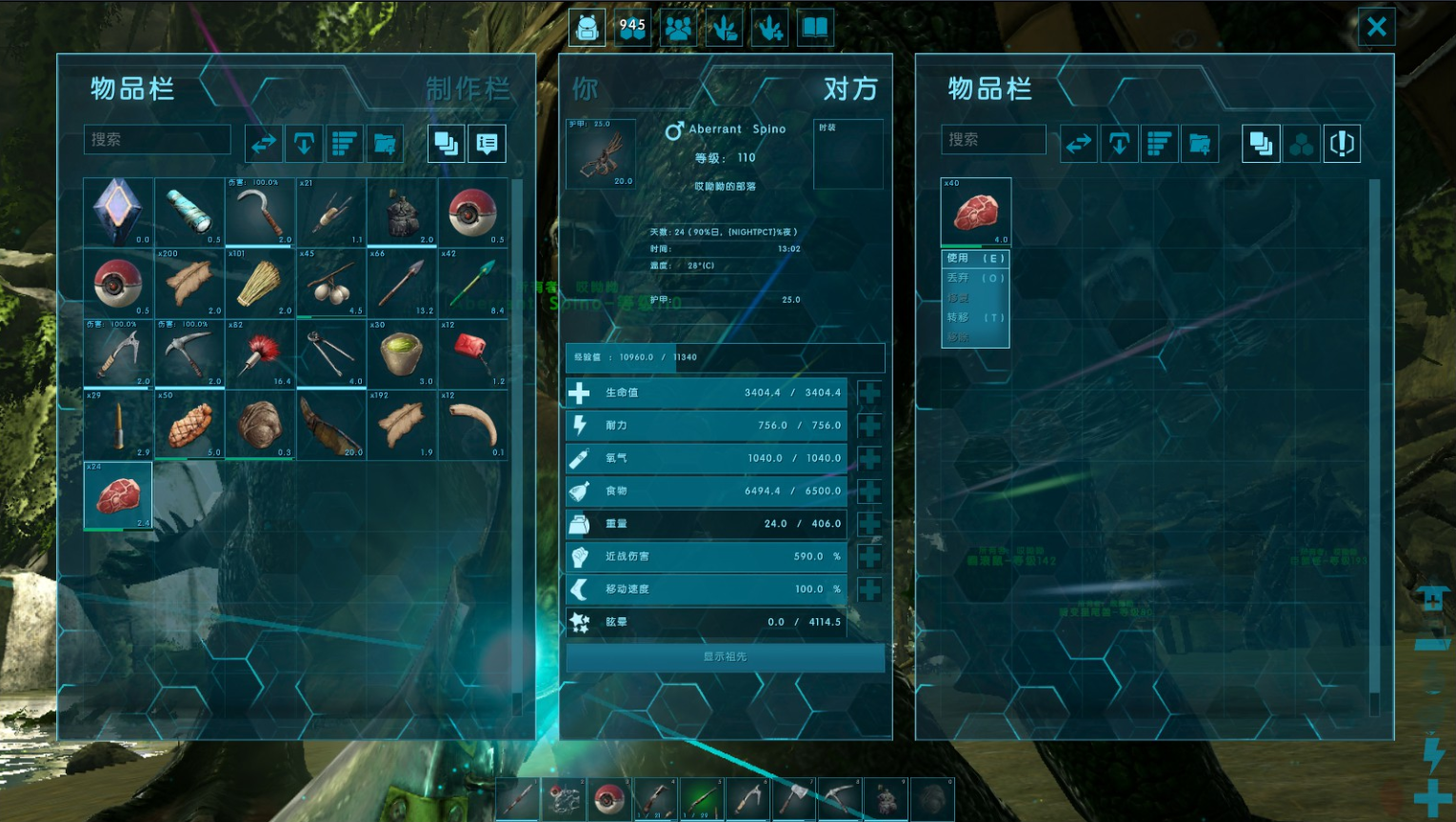Image resolution: width=1456 pixels, height=822 pixels.
Task: Open the 对方 tab in the stats panel
Action: [x=849, y=90]
